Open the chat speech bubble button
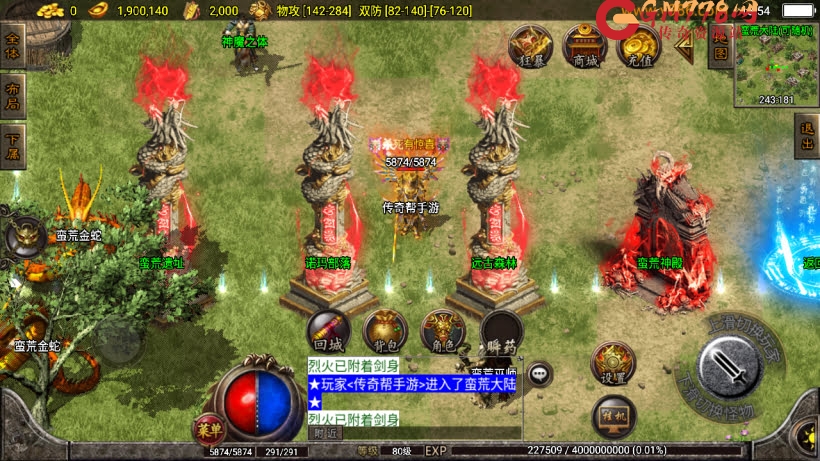Viewport: 820px width, 461px height. tap(541, 374)
